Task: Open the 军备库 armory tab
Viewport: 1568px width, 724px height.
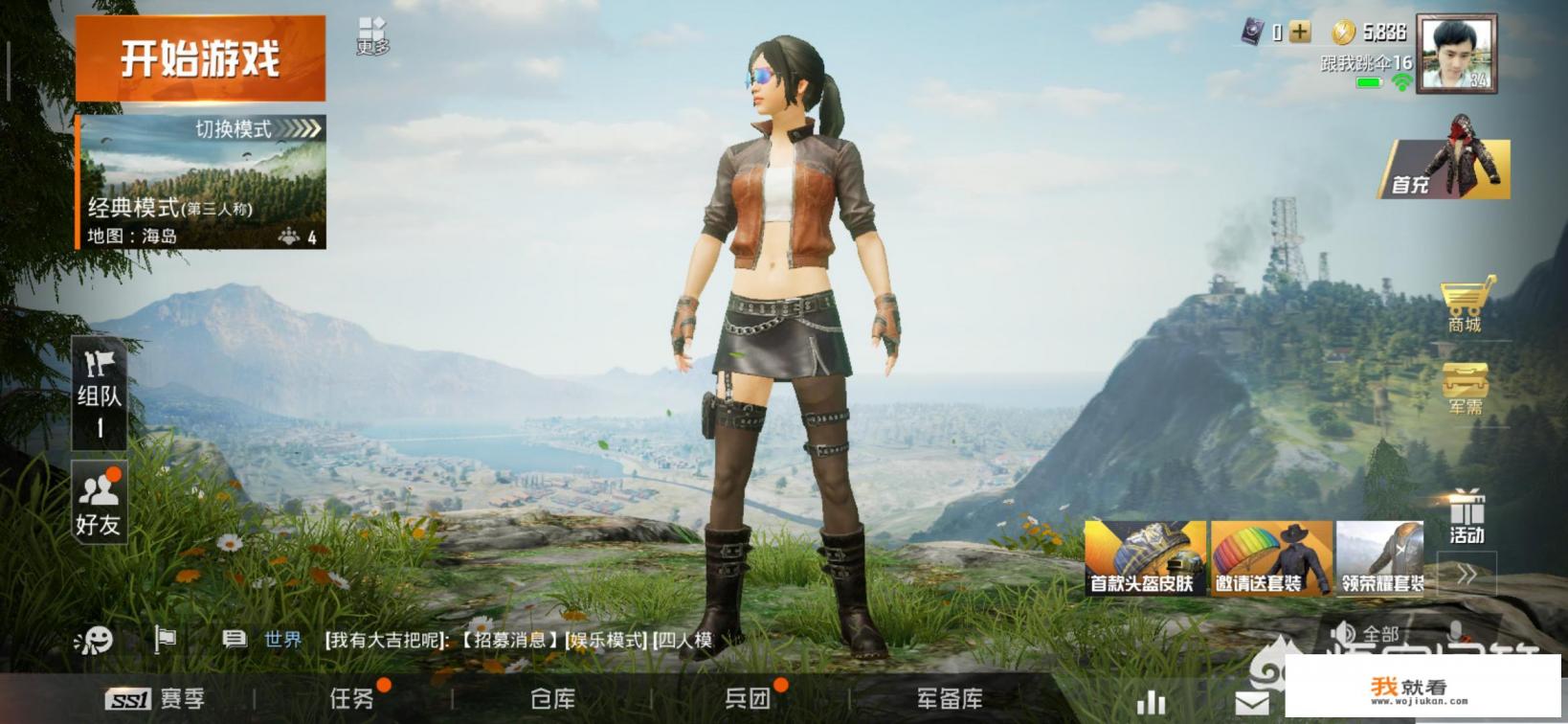Action: point(949,699)
